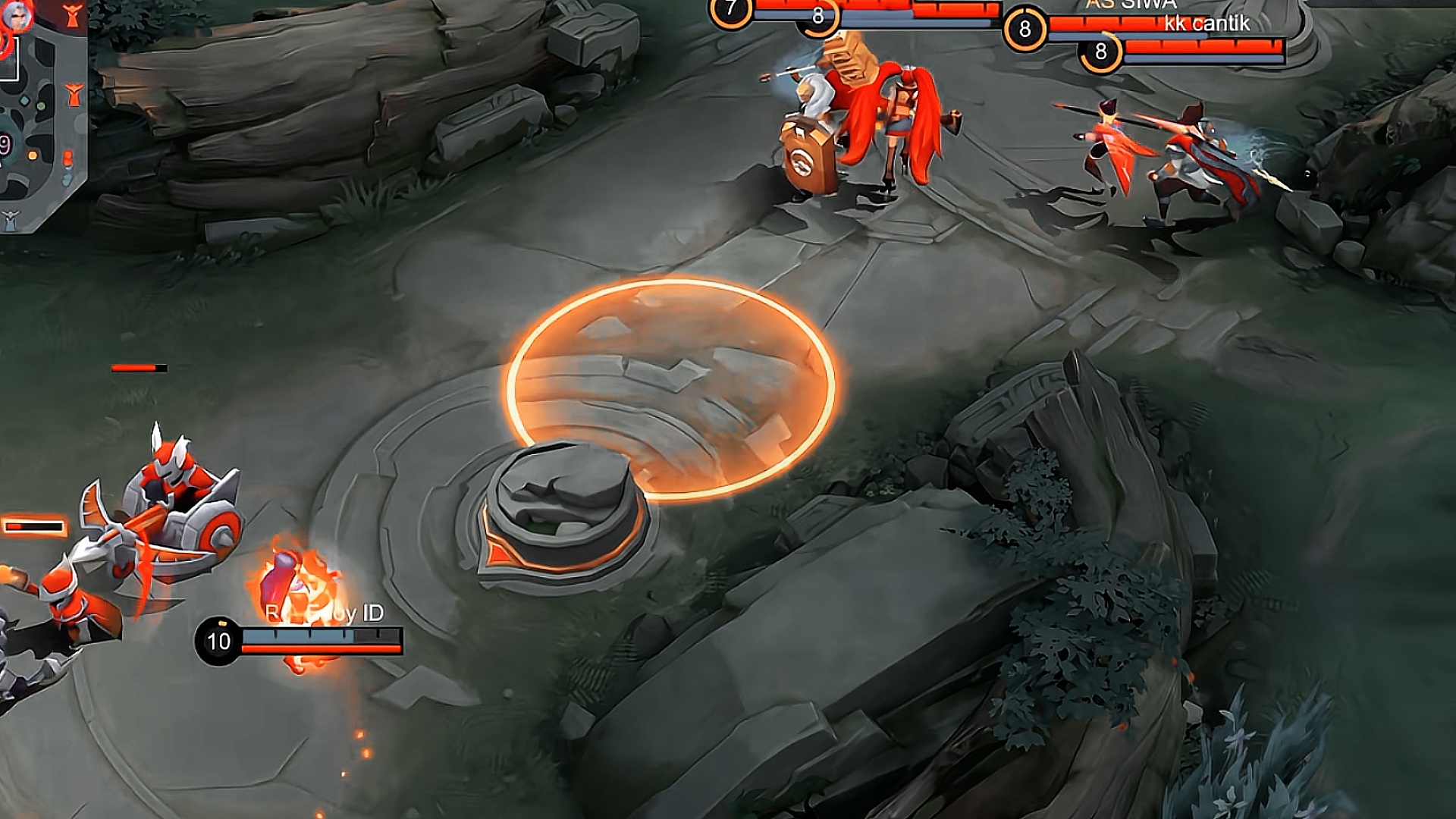The image size is (1456, 819).
Task: Click the minimap
Action: (42, 114)
